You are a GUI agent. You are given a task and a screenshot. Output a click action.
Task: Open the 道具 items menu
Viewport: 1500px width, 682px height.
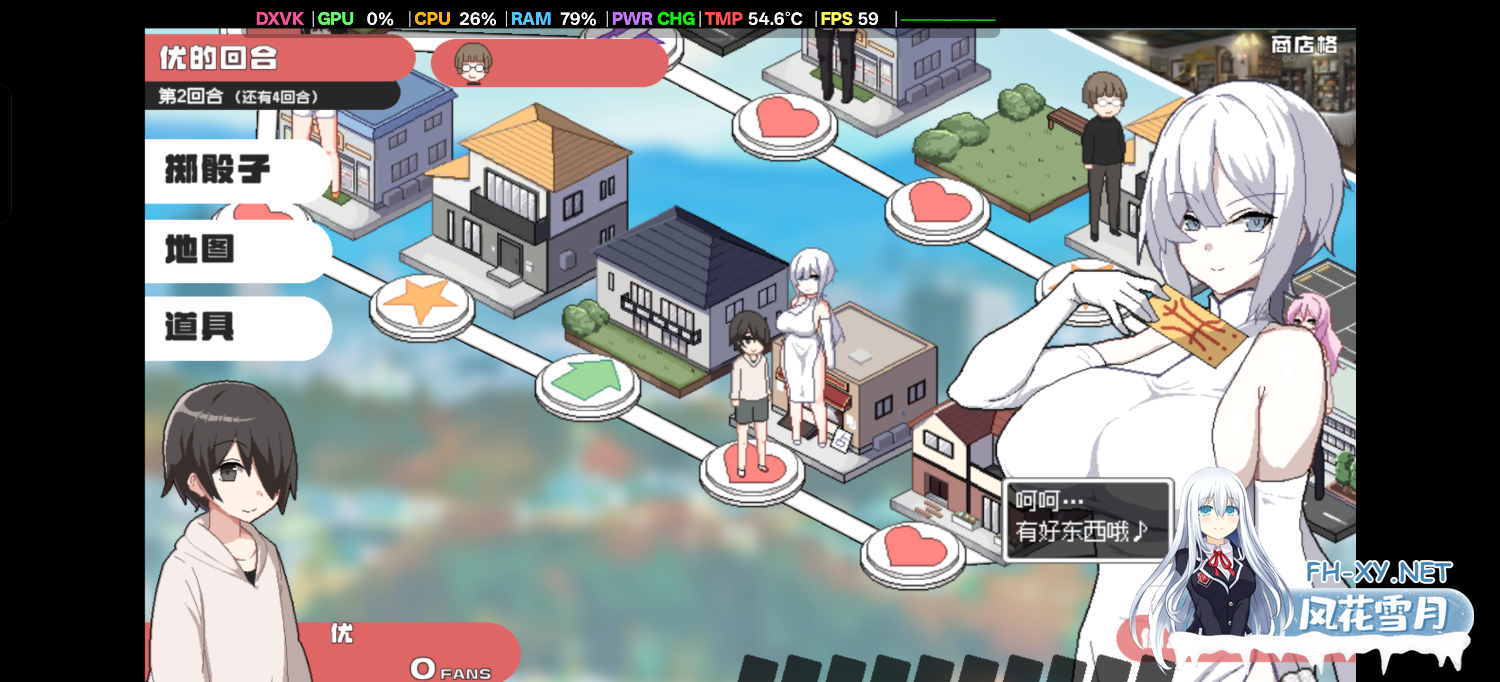click(x=235, y=327)
